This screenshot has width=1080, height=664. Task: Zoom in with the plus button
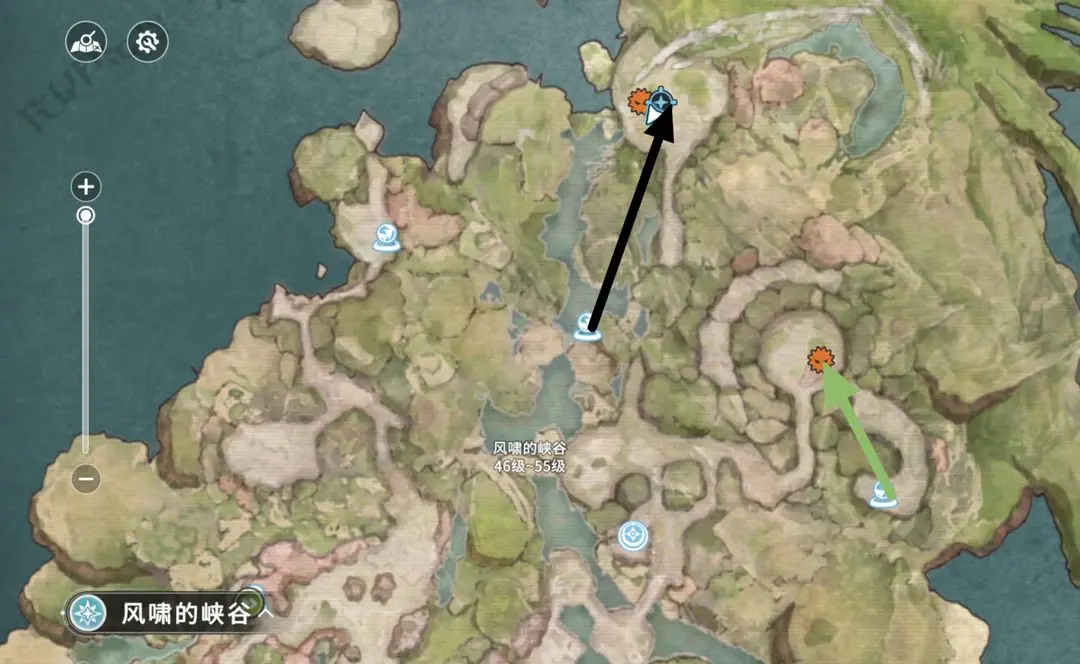(x=87, y=186)
